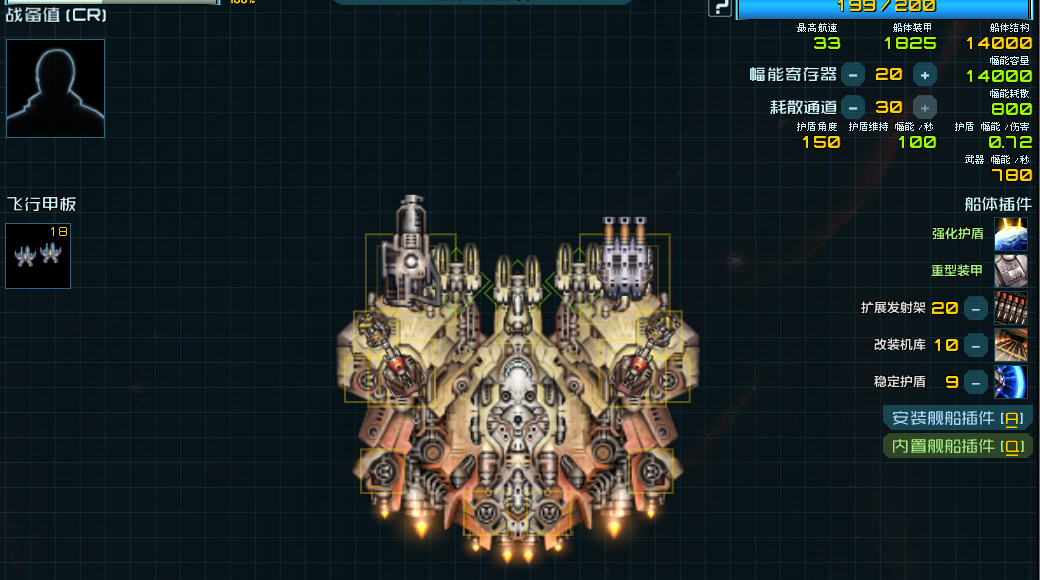Open the question mark help button
1040x580 pixels.
click(719, 8)
